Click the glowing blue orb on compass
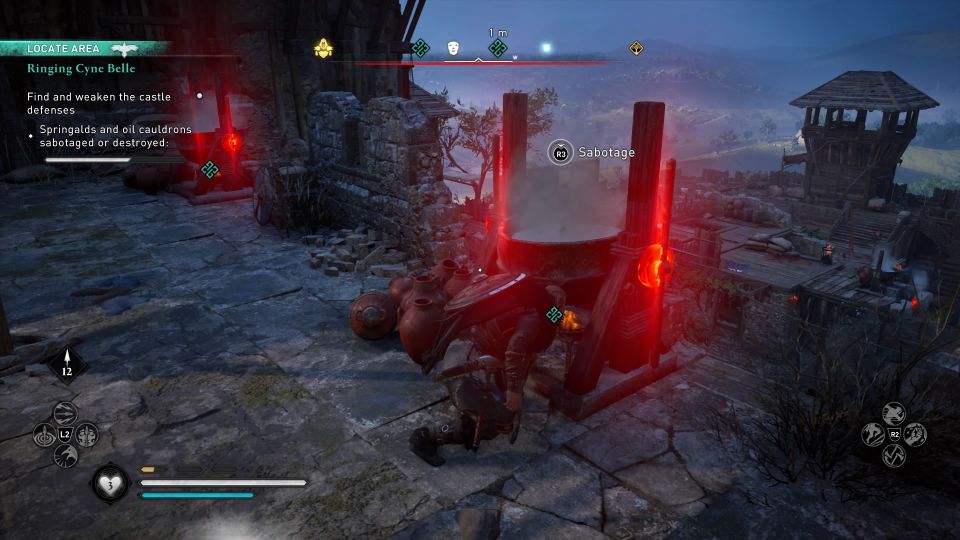Viewport: 960px width, 540px height. 546,47
